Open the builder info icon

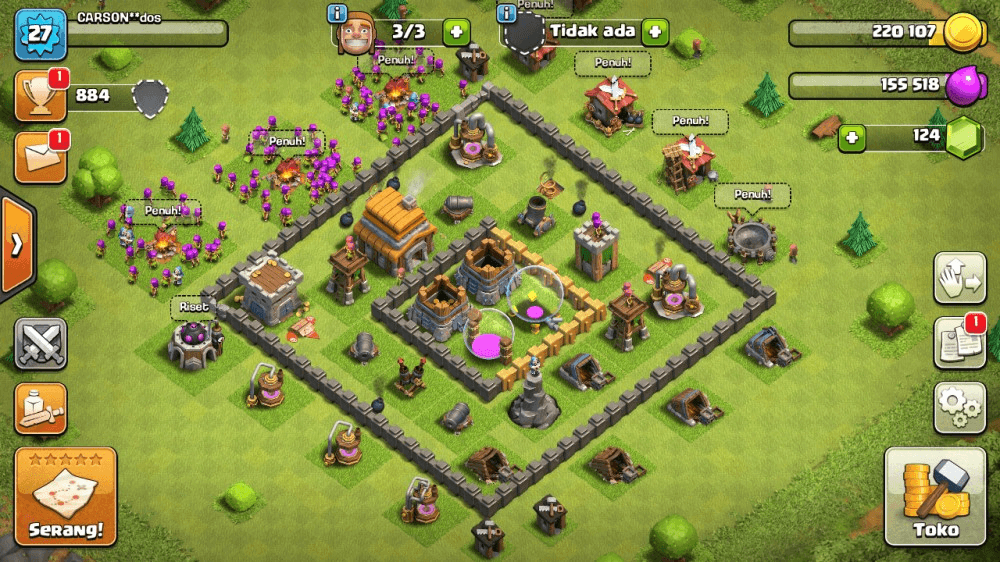[x=338, y=13]
